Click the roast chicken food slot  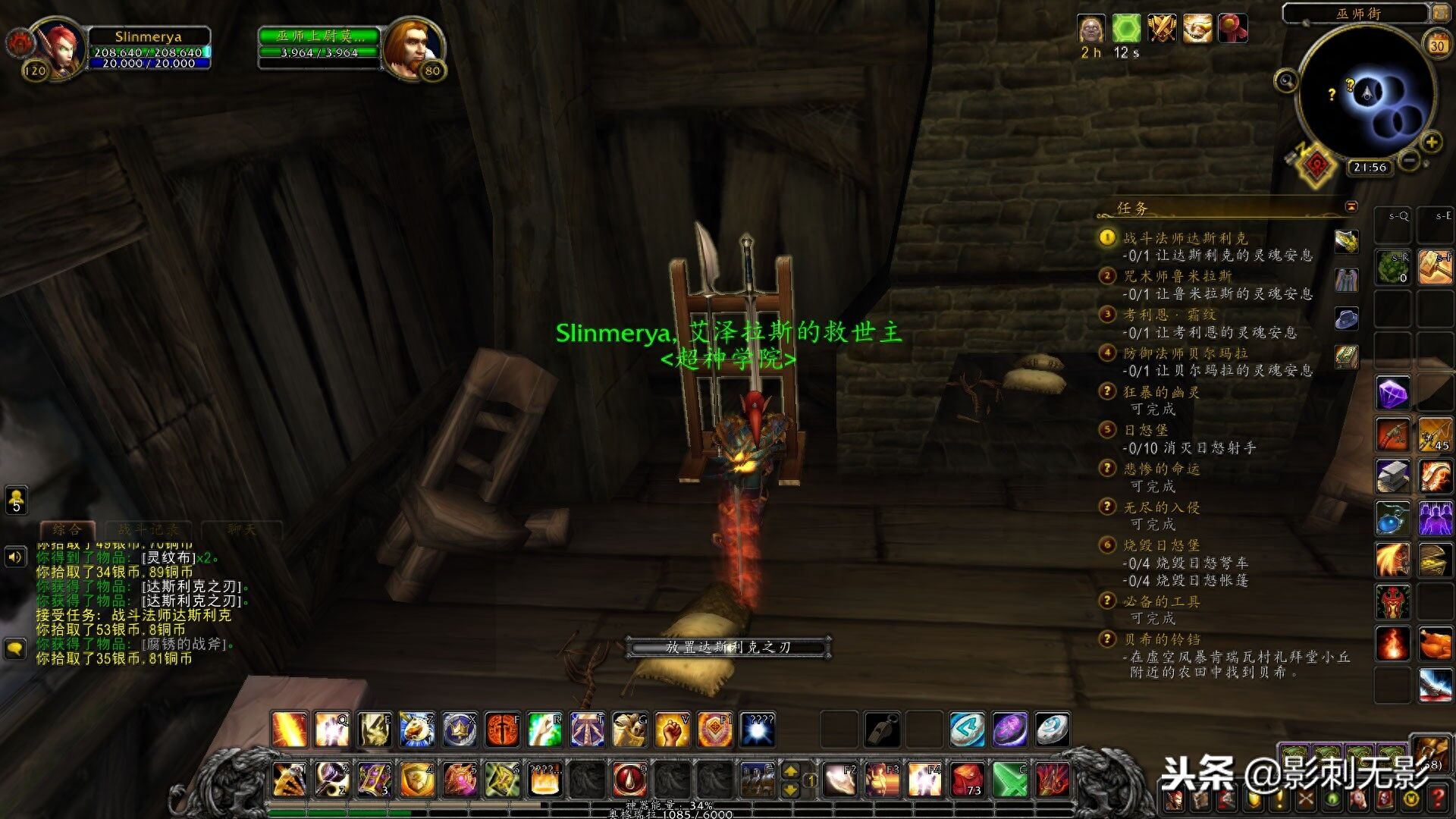pos(1435,644)
